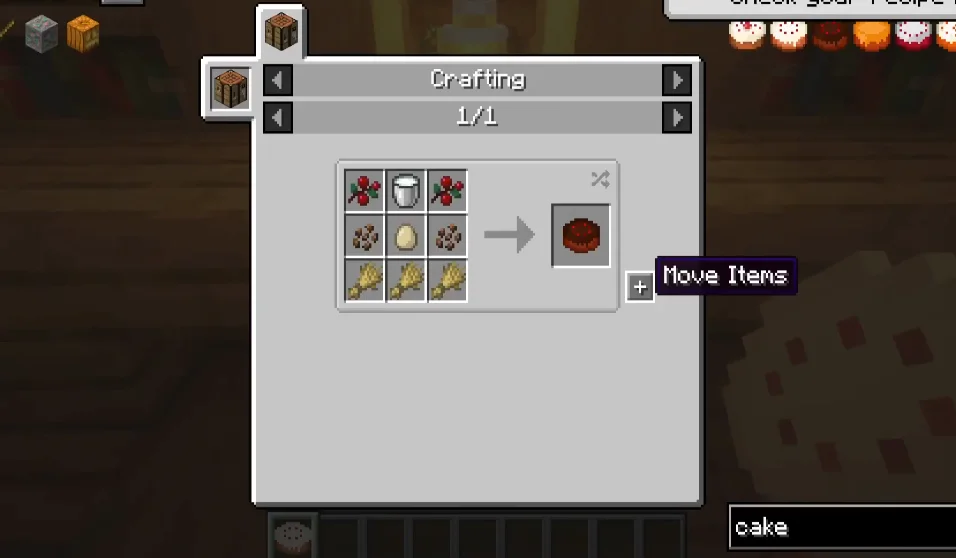Screen dimensions: 956x558
Task: Choose the carved pumpkin block icon
Action: (x=83, y=34)
